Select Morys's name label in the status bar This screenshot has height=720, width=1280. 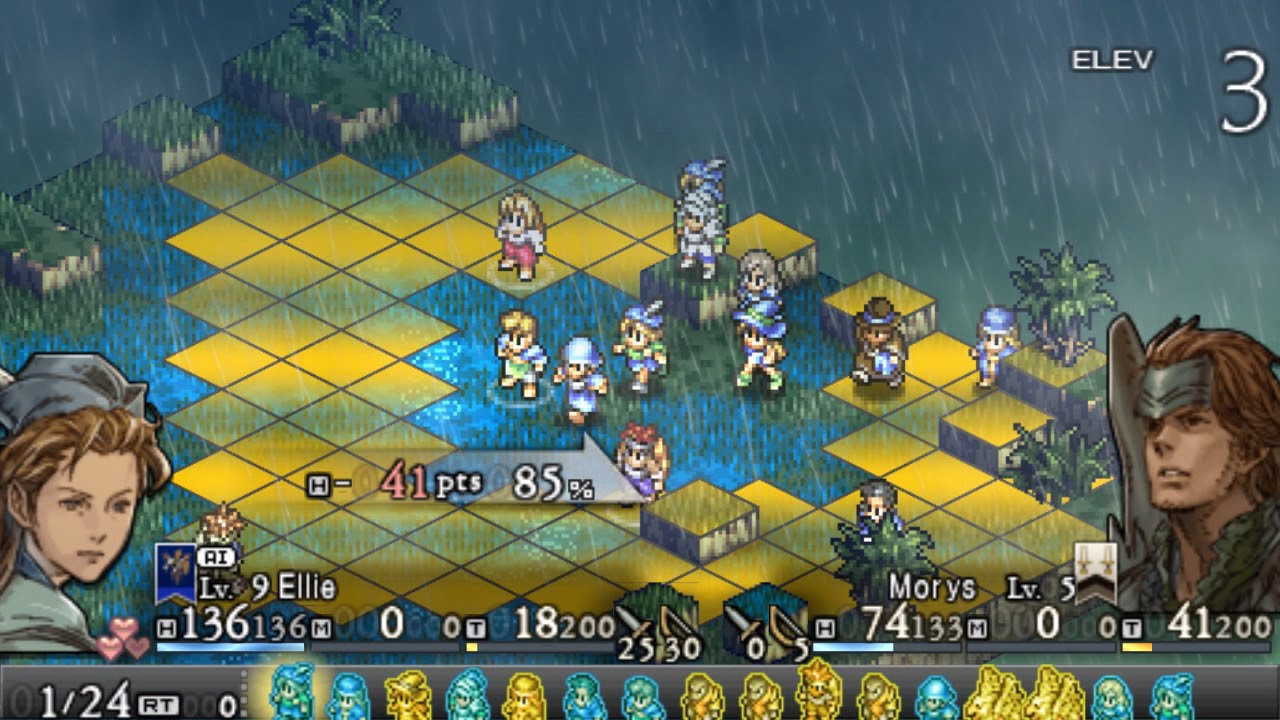click(x=932, y=586)
